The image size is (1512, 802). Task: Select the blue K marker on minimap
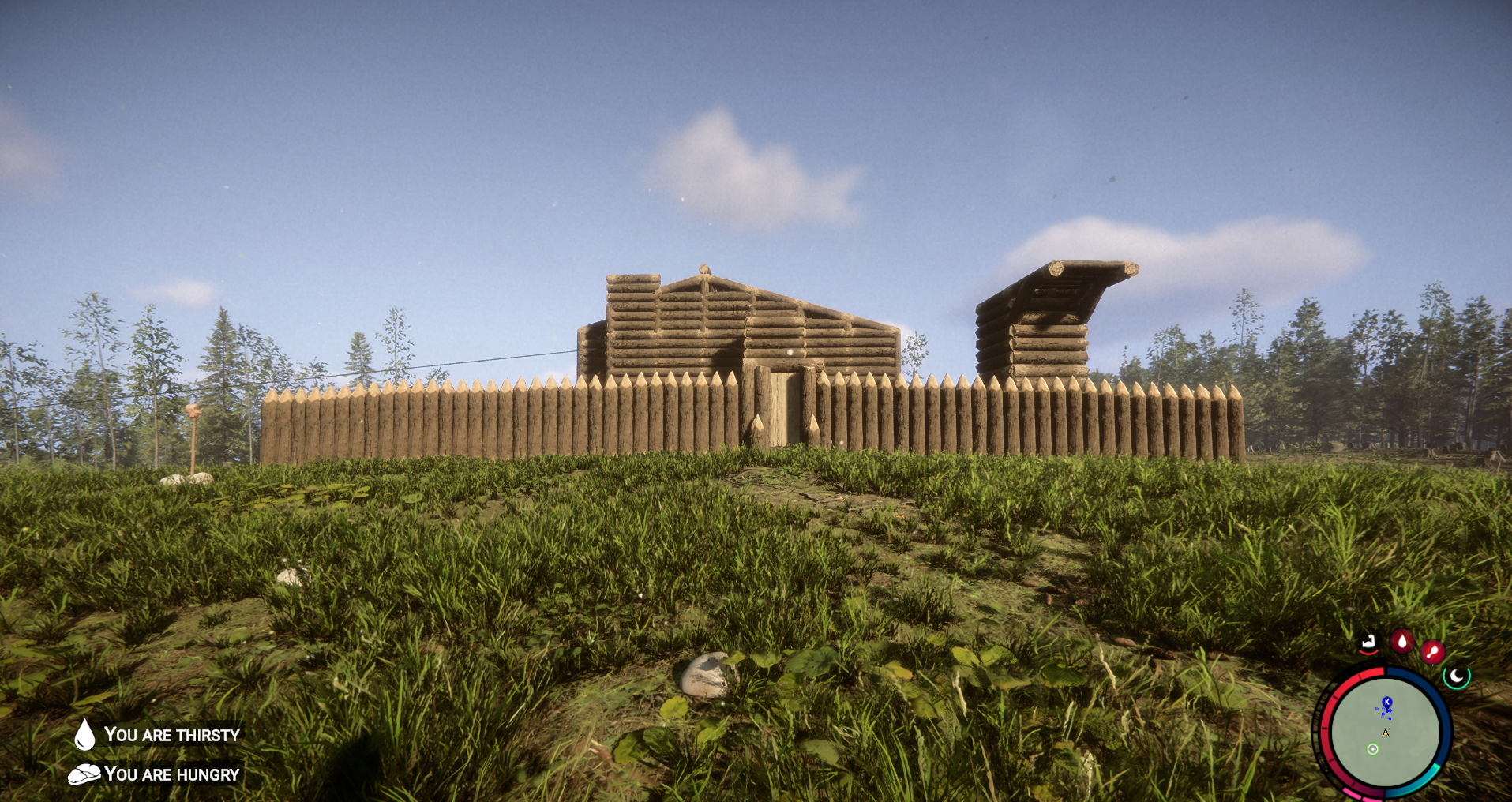[1386, 702]
